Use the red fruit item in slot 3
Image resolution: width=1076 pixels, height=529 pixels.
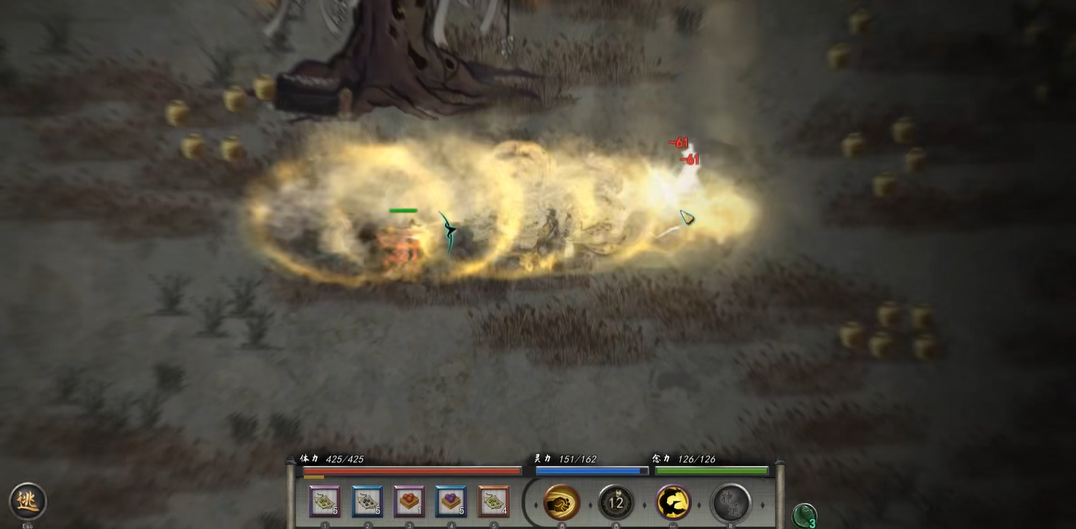click(409, 501)
